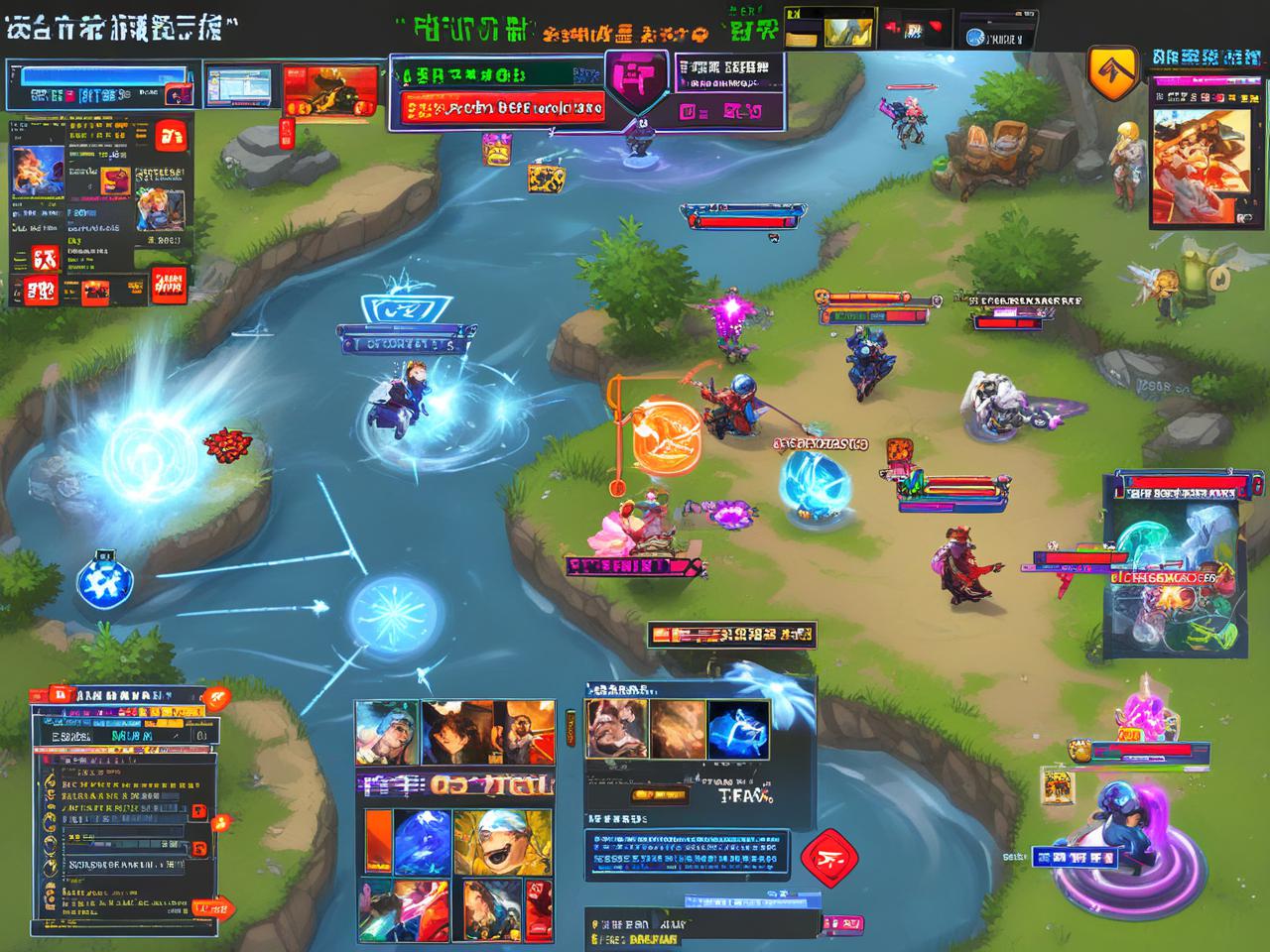
Task: Click the orange shield badge icon
Action: click(1112, 70)
